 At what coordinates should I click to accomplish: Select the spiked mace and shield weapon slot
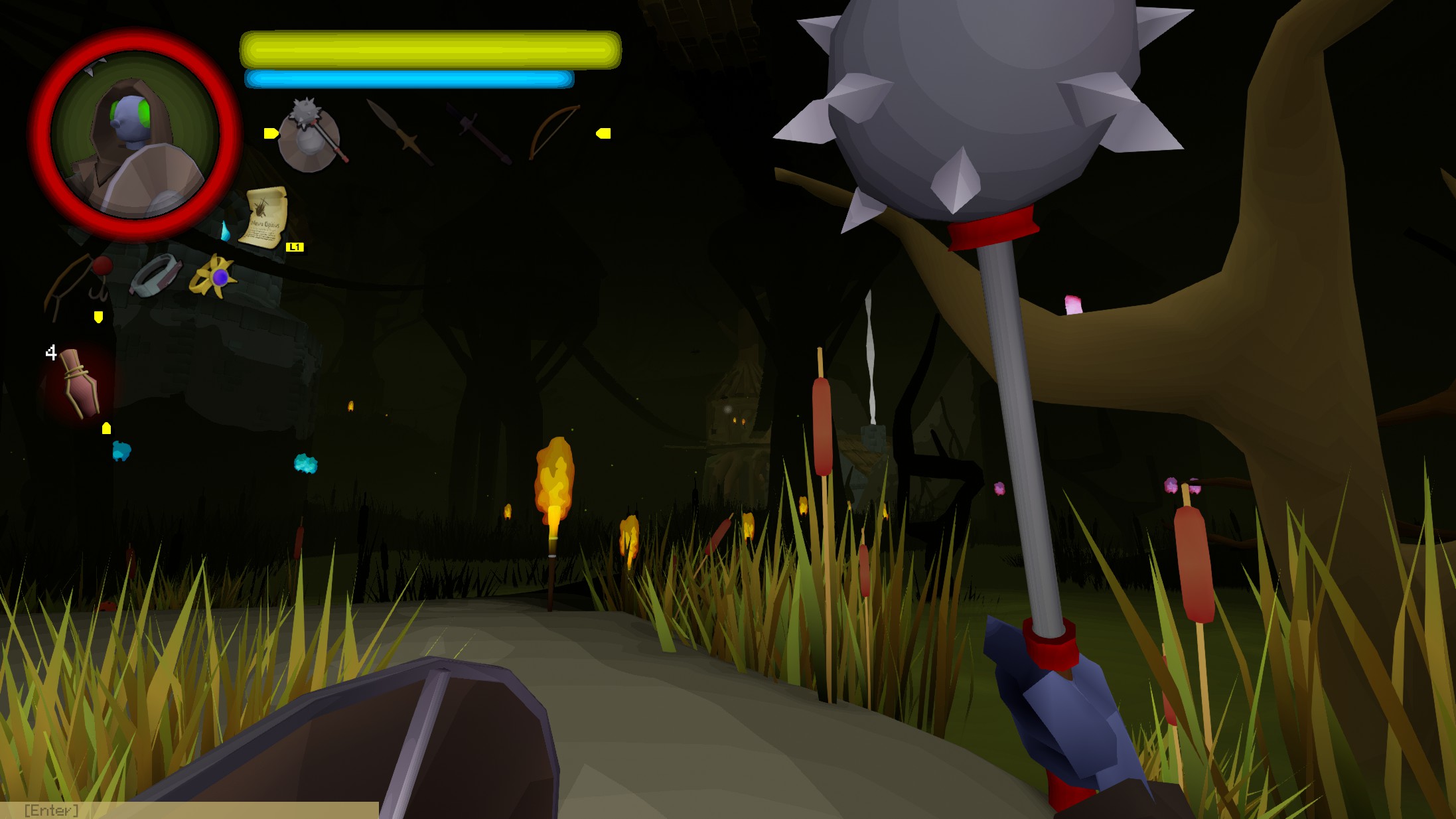(x=311, y=134)
